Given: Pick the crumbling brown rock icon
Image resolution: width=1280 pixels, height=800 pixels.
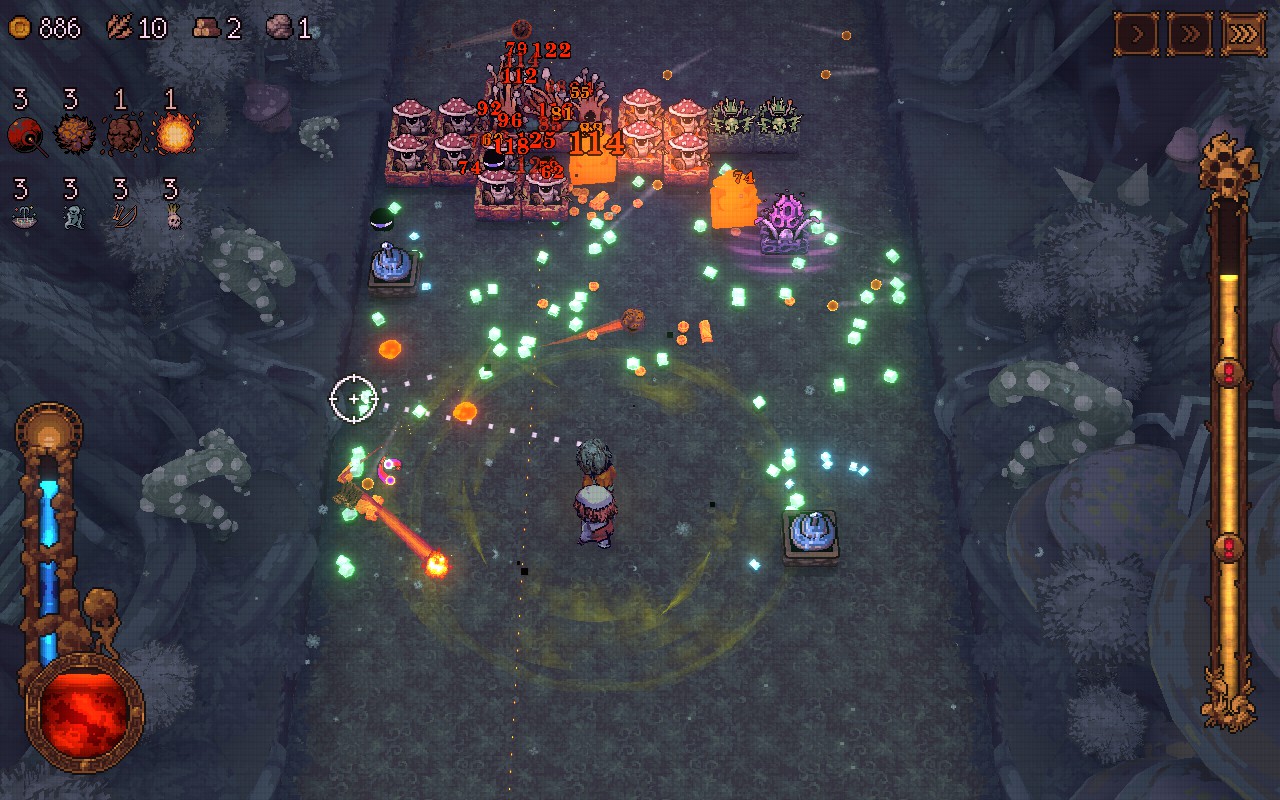Looking at the screenshot, I should coord(123,134).
